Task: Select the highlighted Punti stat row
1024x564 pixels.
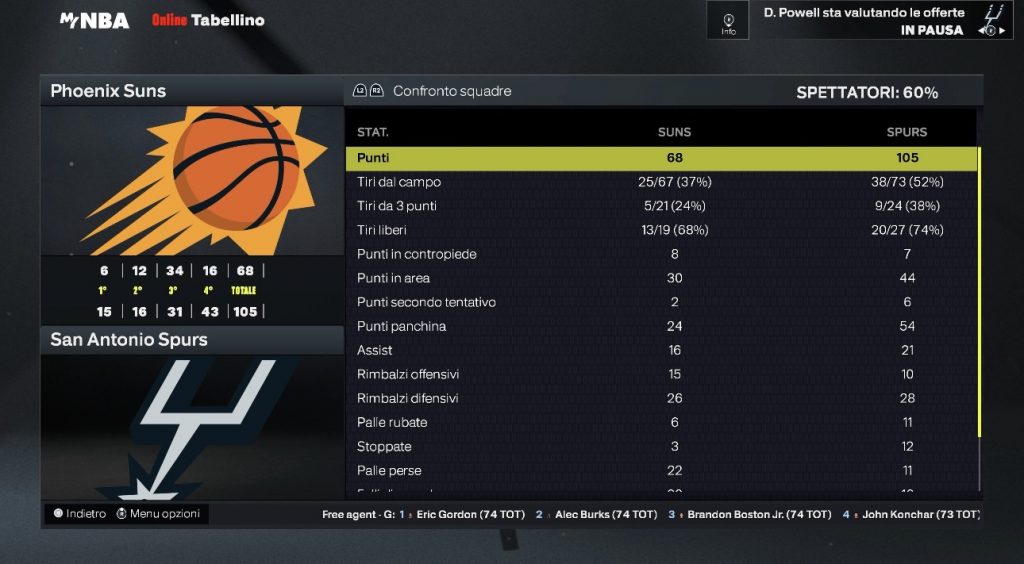Action: click(x=661, y=158)
